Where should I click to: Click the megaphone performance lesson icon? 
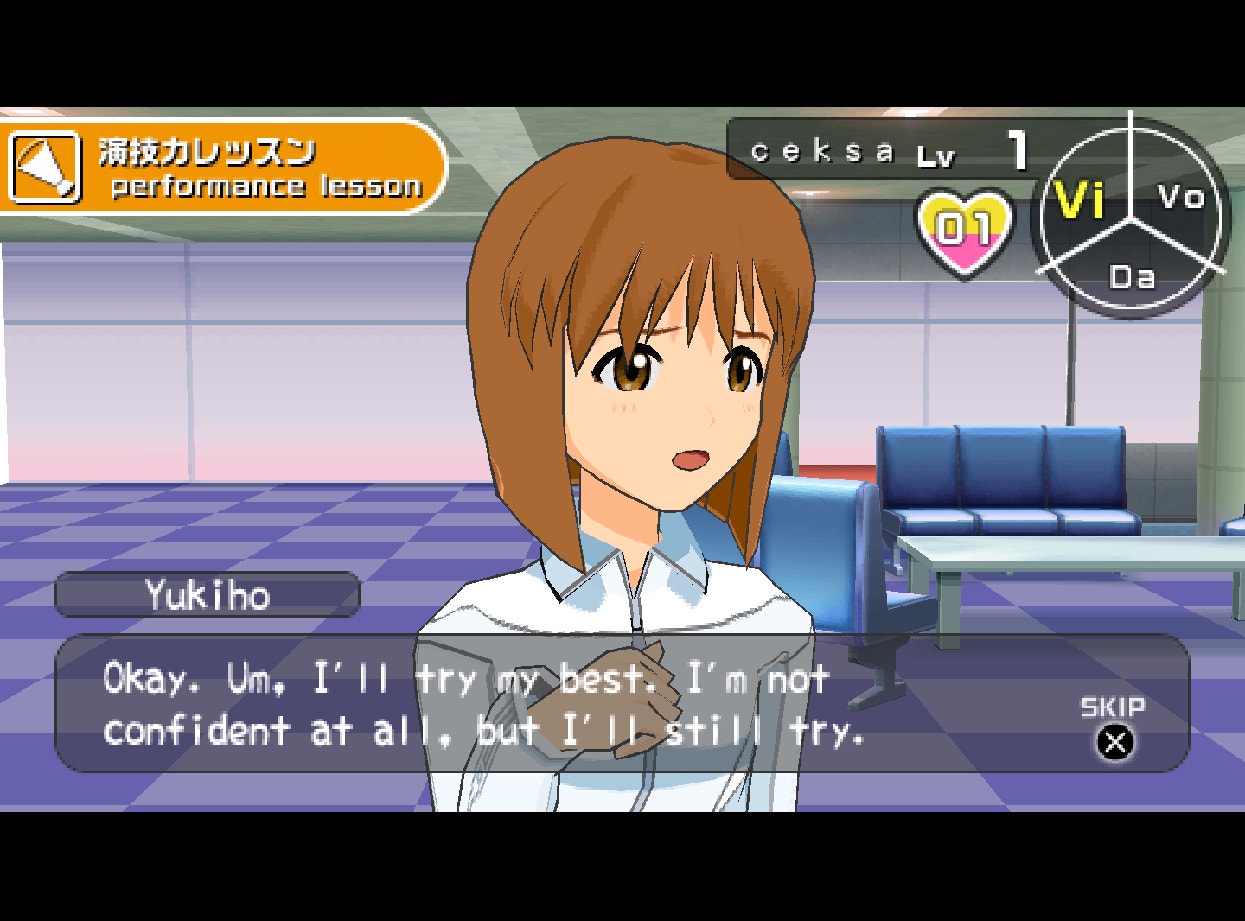(44, 167)
